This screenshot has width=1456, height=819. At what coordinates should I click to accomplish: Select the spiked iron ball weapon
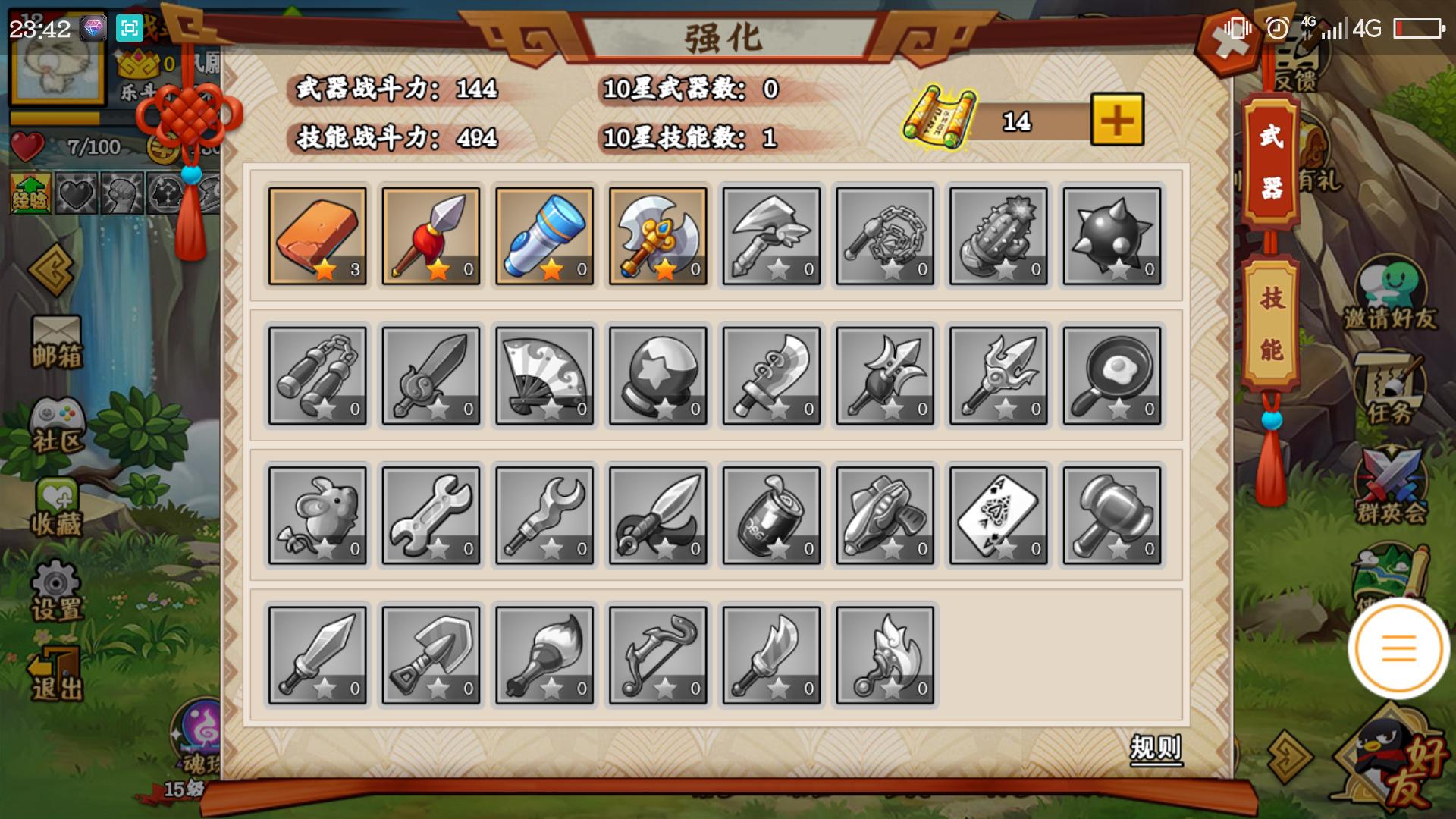pyautogui.click(x=1112, y=237)
